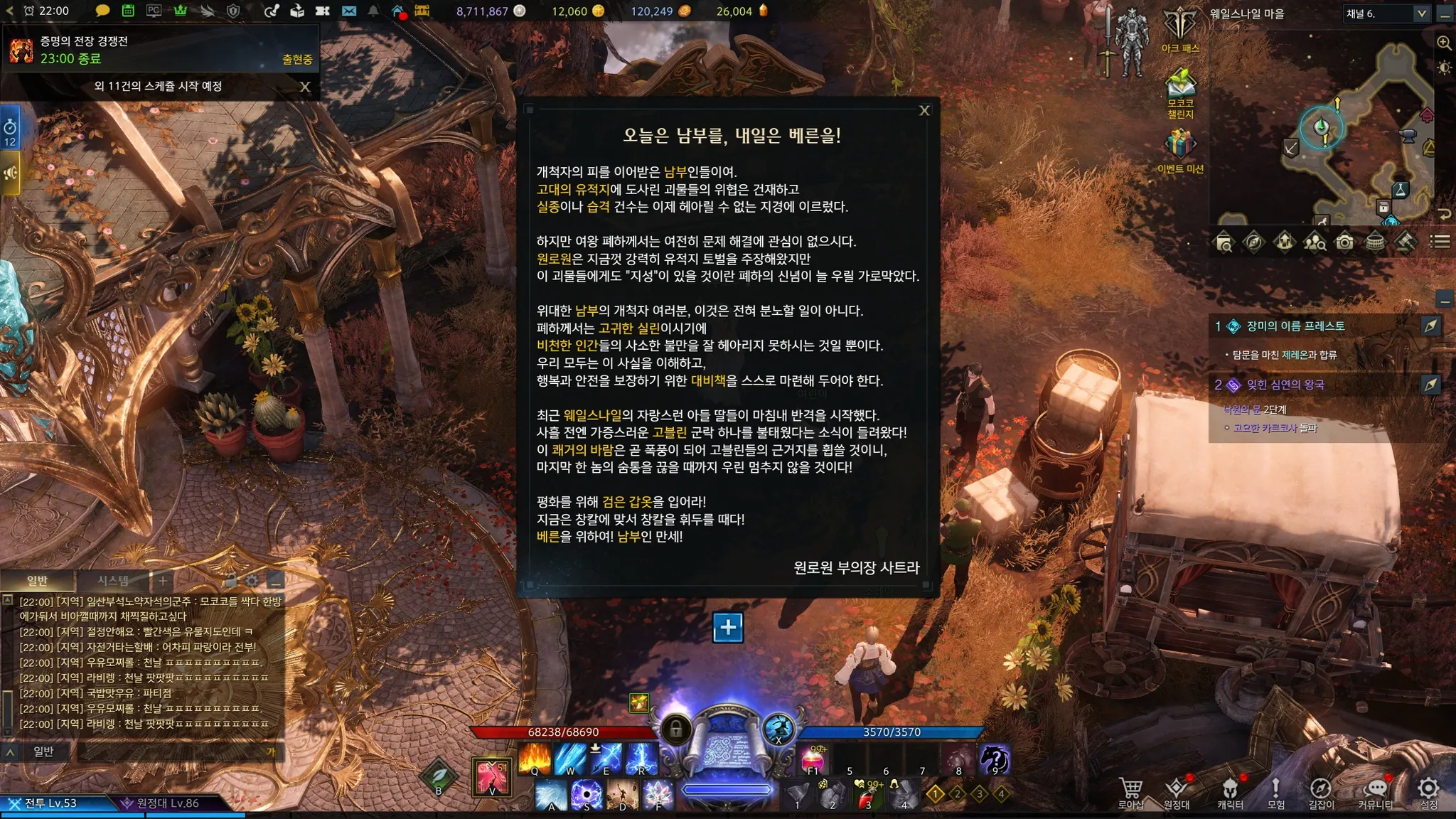
Task: Open the Ark Pass menu
Action: [x=1180, y=30]
